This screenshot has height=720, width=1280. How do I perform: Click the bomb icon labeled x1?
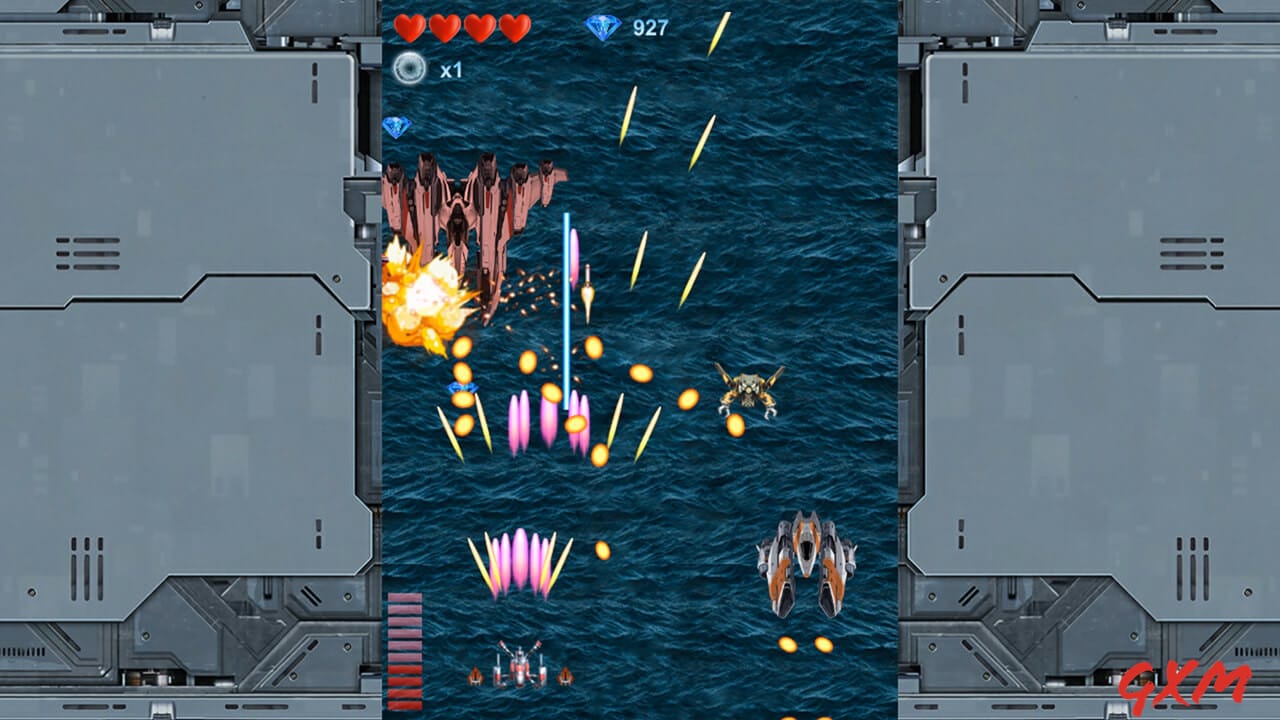(x=409, y=68)
